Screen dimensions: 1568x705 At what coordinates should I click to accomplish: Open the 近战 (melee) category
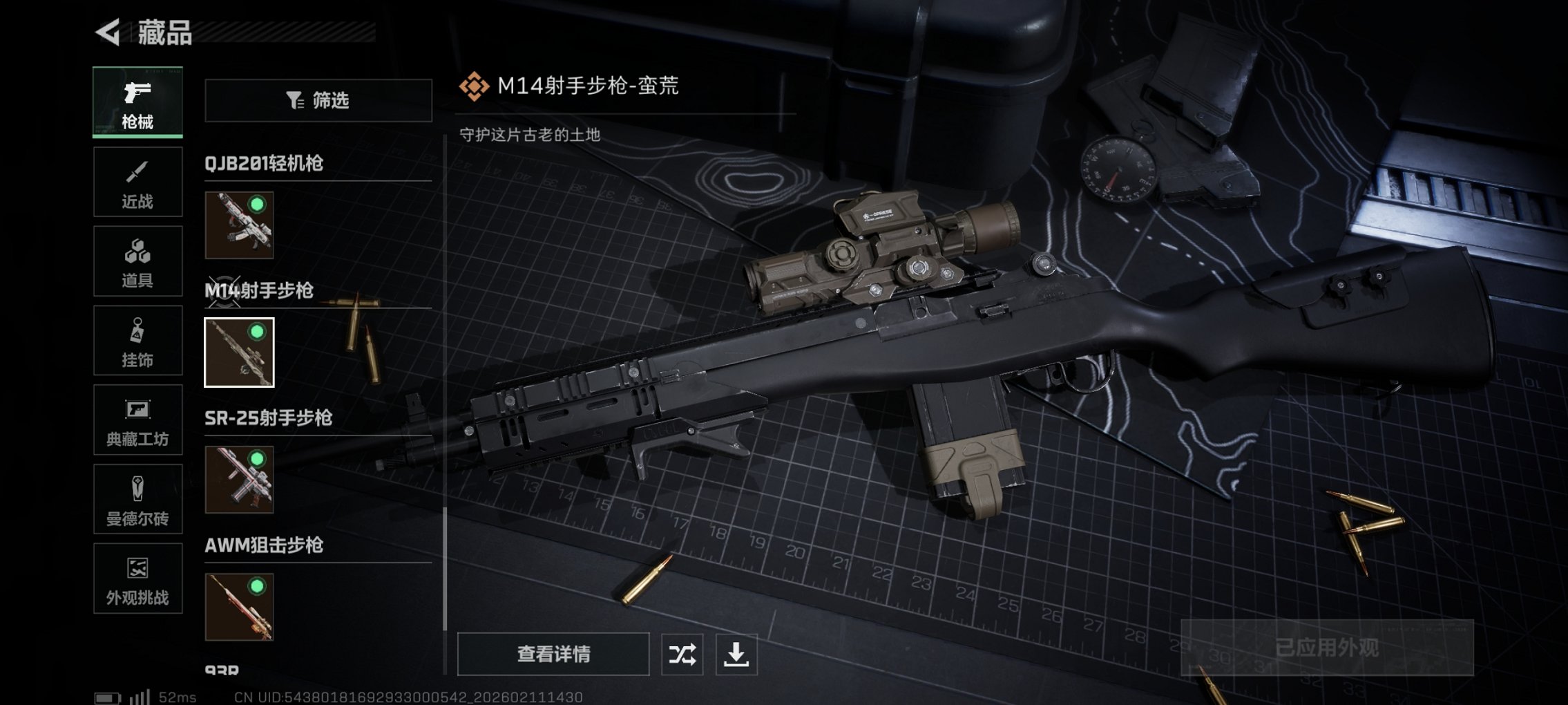pyautogui.click(x=137, y=181)
